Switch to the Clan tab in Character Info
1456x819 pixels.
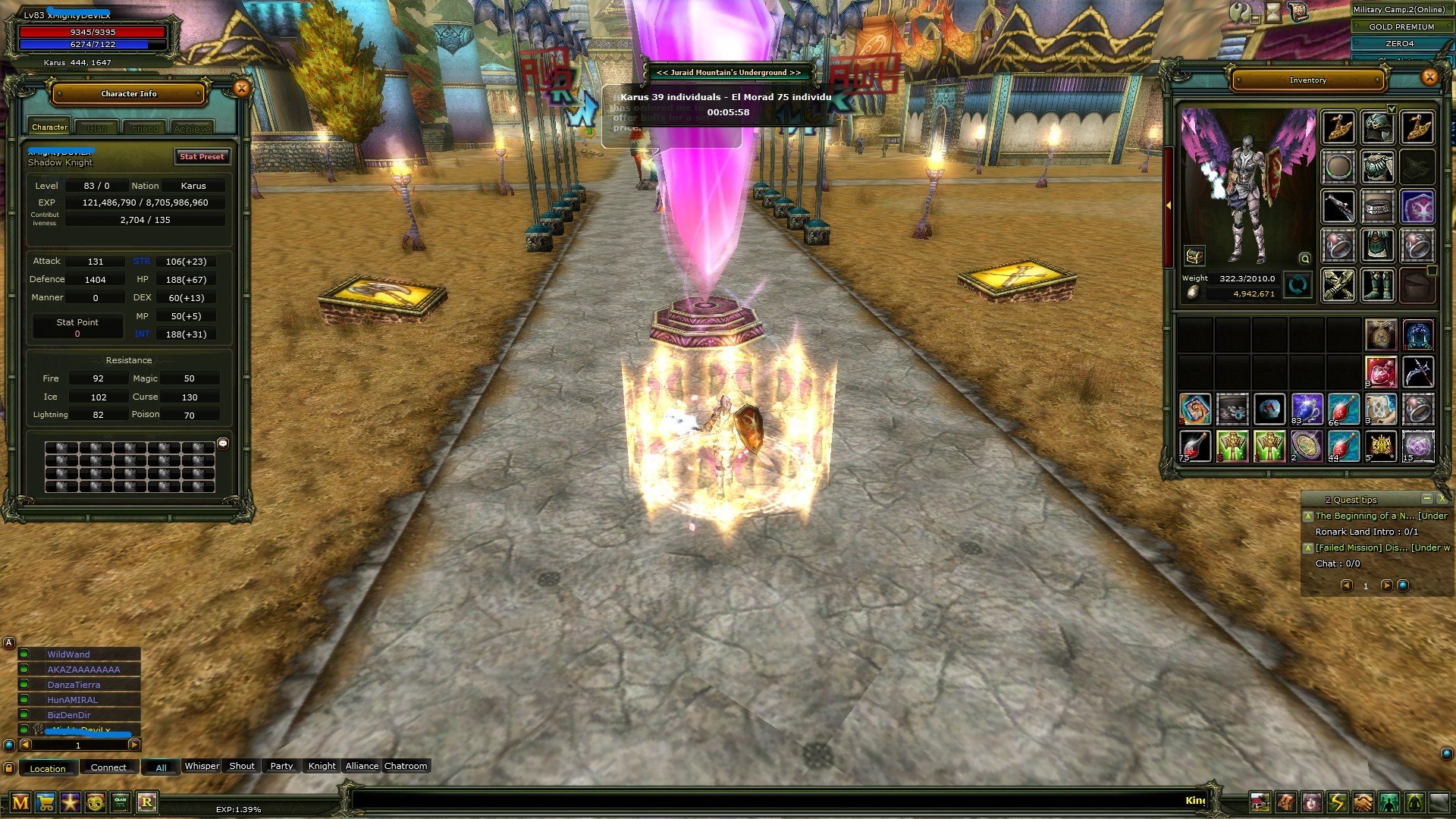(98, 127)
